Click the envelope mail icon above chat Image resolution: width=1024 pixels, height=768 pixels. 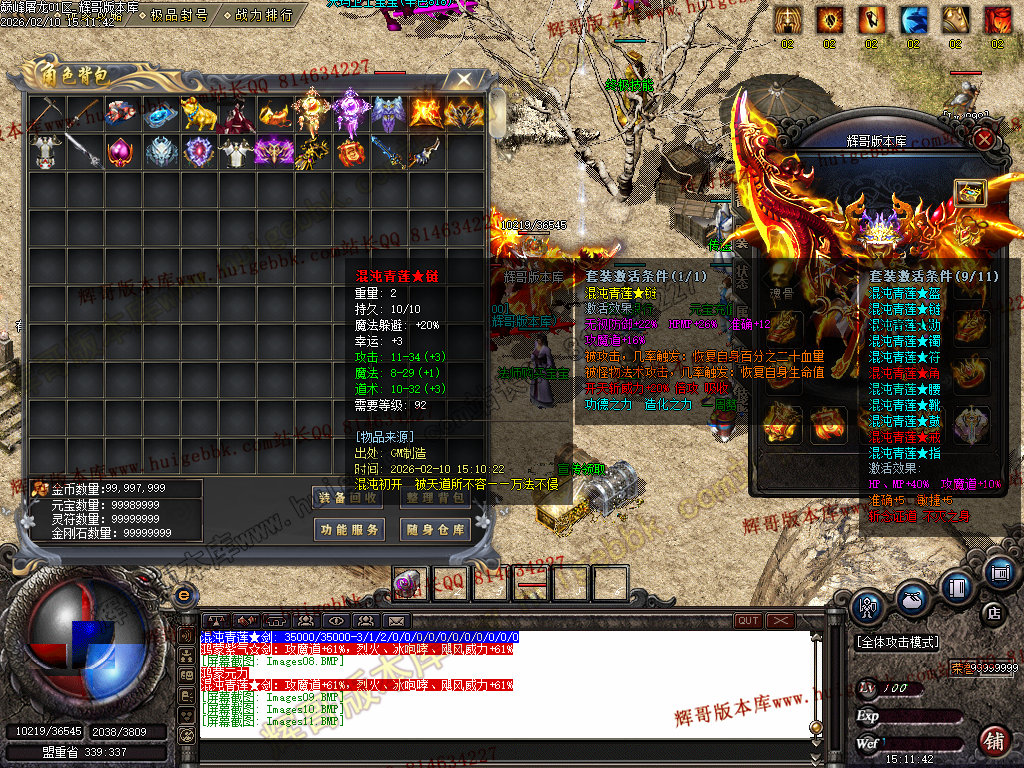(x=397, y=621)
